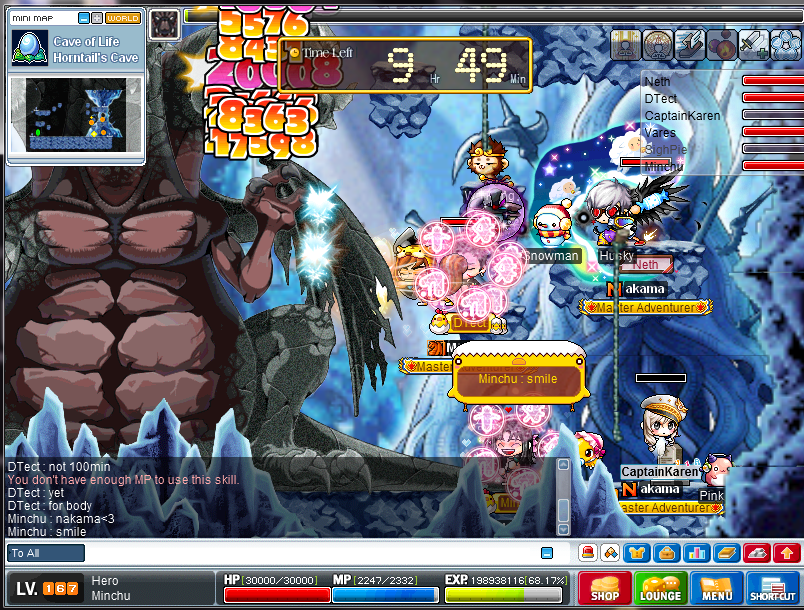Click the red up-arrow quick button

[x=786, y=552]
